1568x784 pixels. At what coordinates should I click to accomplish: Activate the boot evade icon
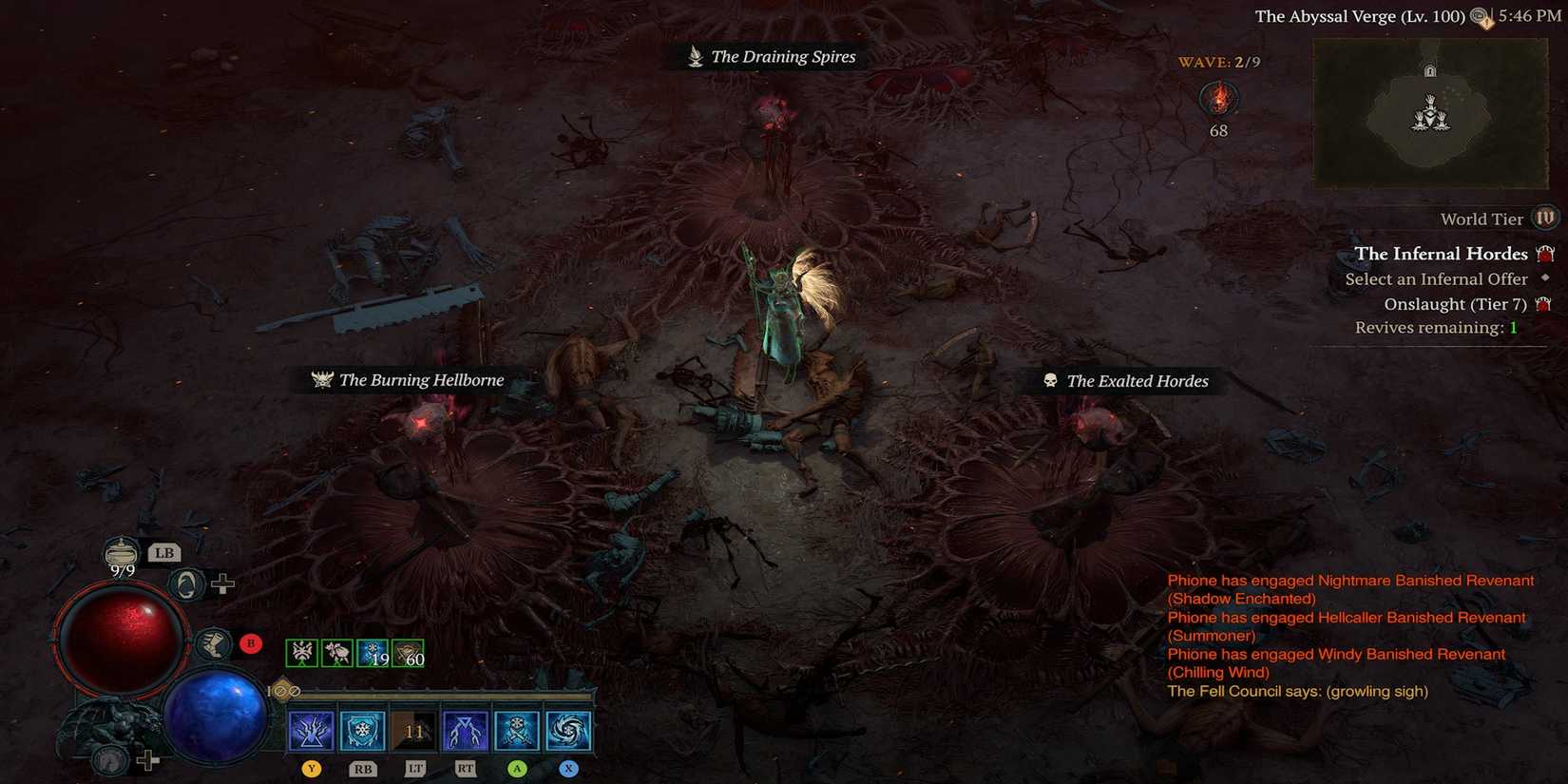tap(214, 644)
